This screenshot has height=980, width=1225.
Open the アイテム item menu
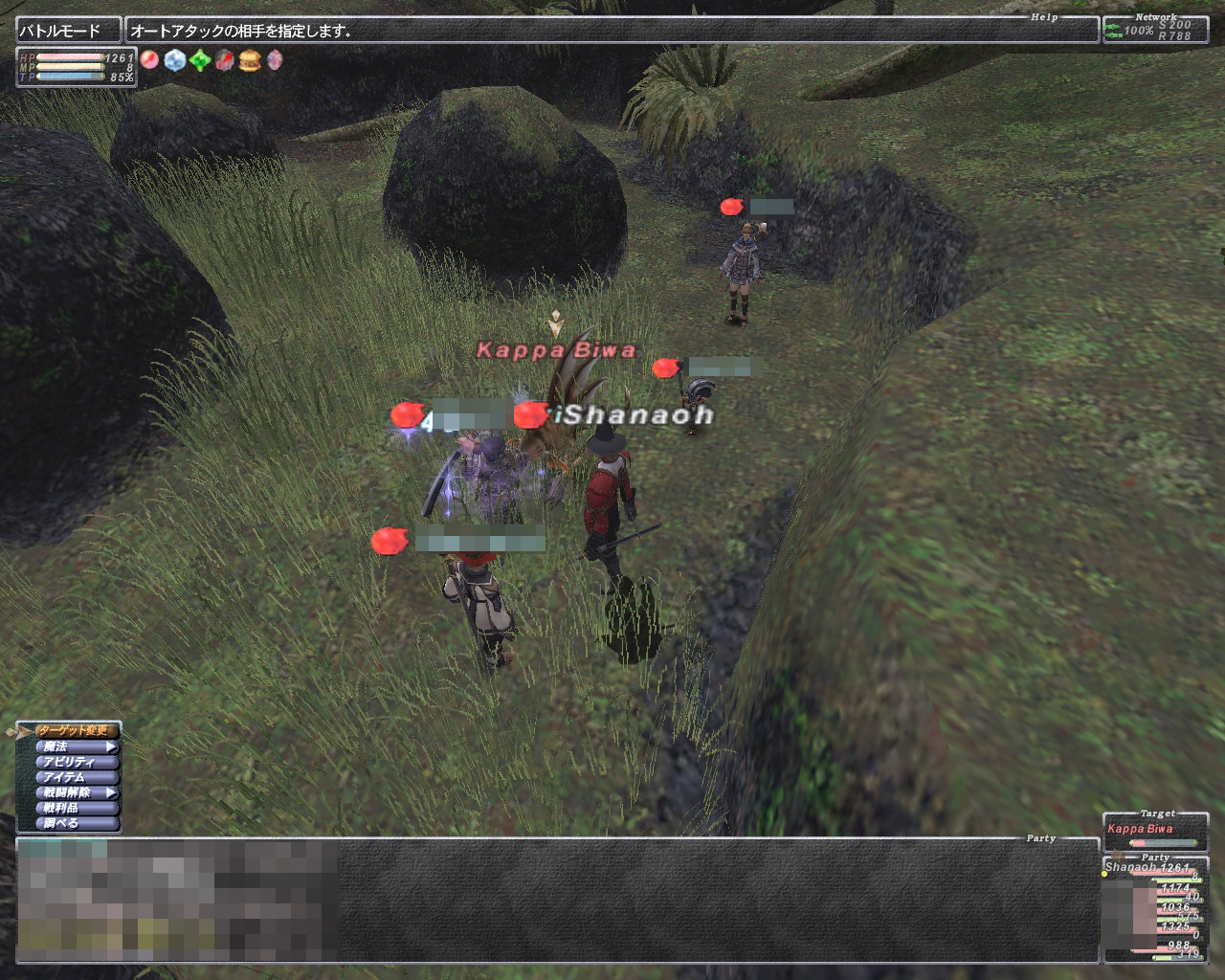(75, 777)
